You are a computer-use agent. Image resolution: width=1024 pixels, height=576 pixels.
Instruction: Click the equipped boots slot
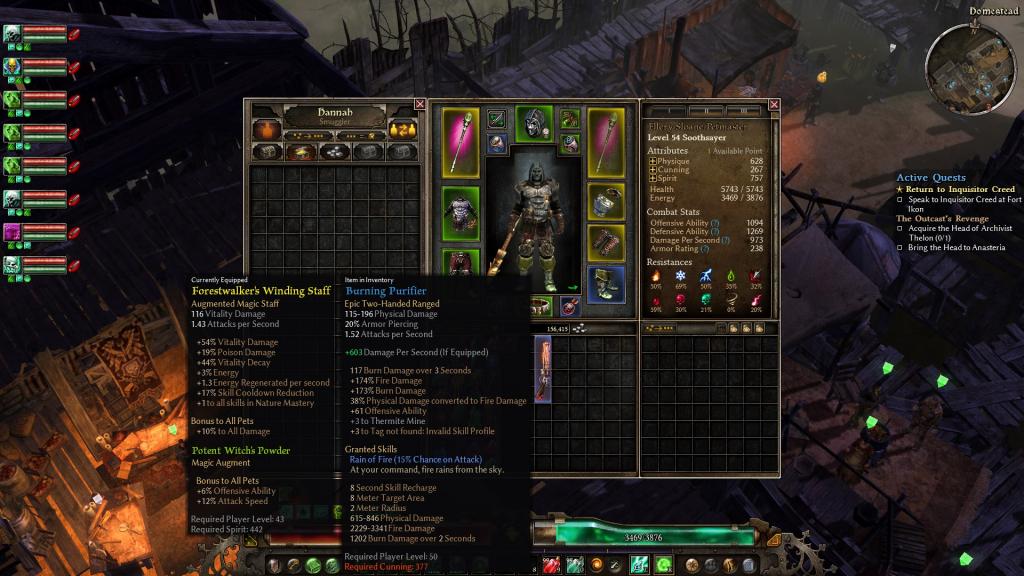pos(606,284)
